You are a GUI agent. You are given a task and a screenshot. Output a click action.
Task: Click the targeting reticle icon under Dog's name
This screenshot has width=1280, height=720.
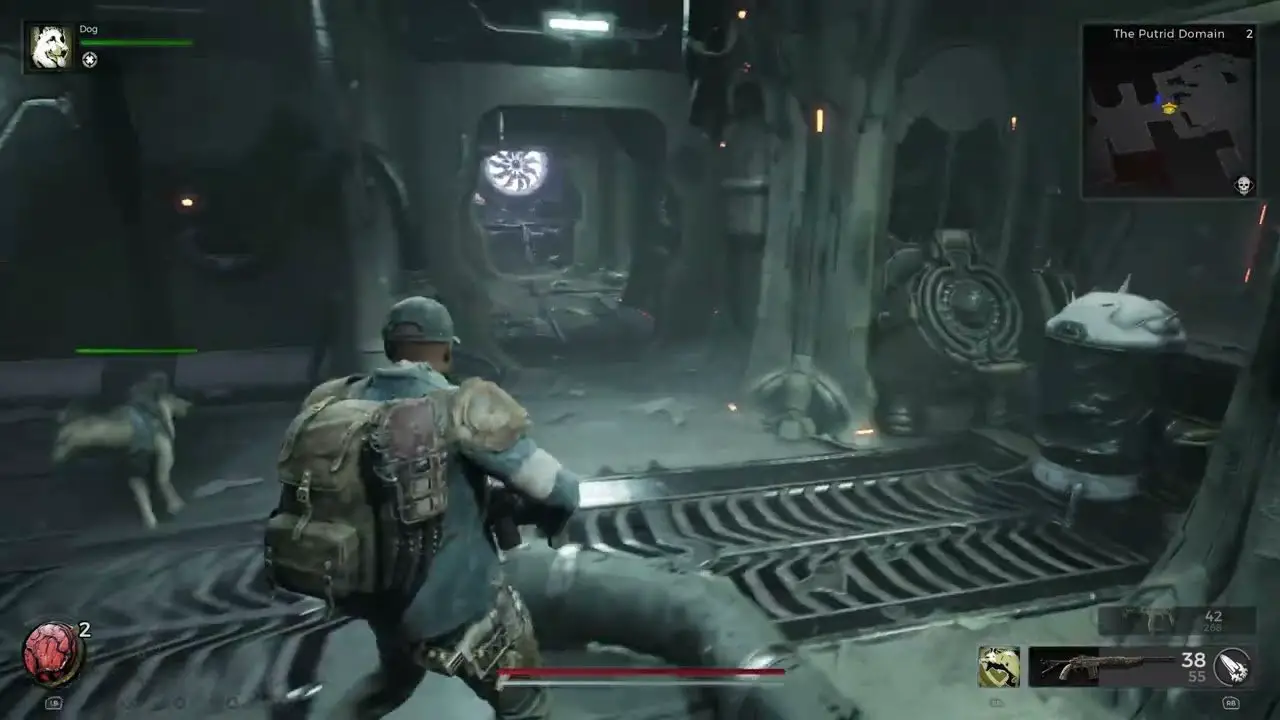(x=89, y=60)
